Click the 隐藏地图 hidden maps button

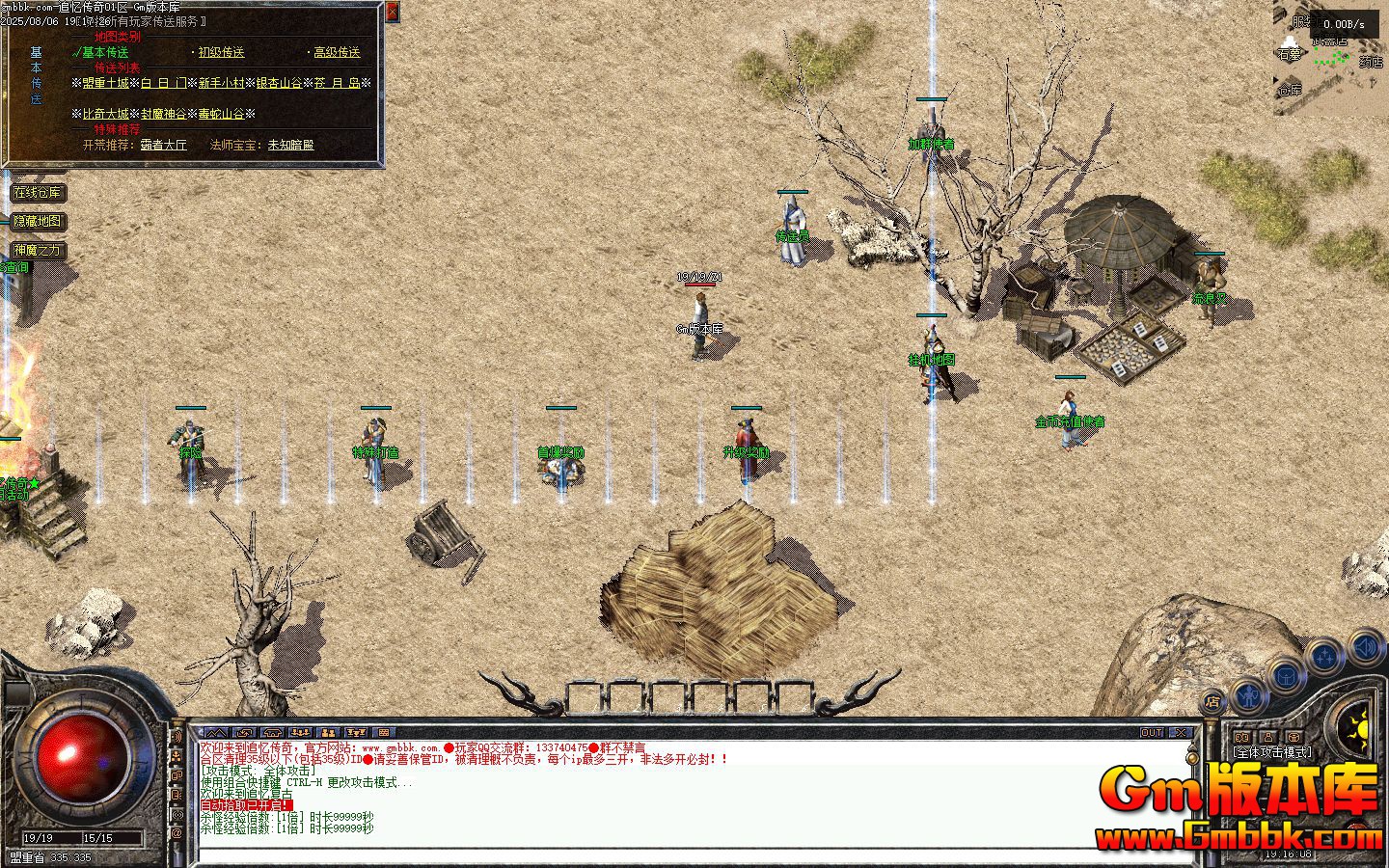pos(38,221)
